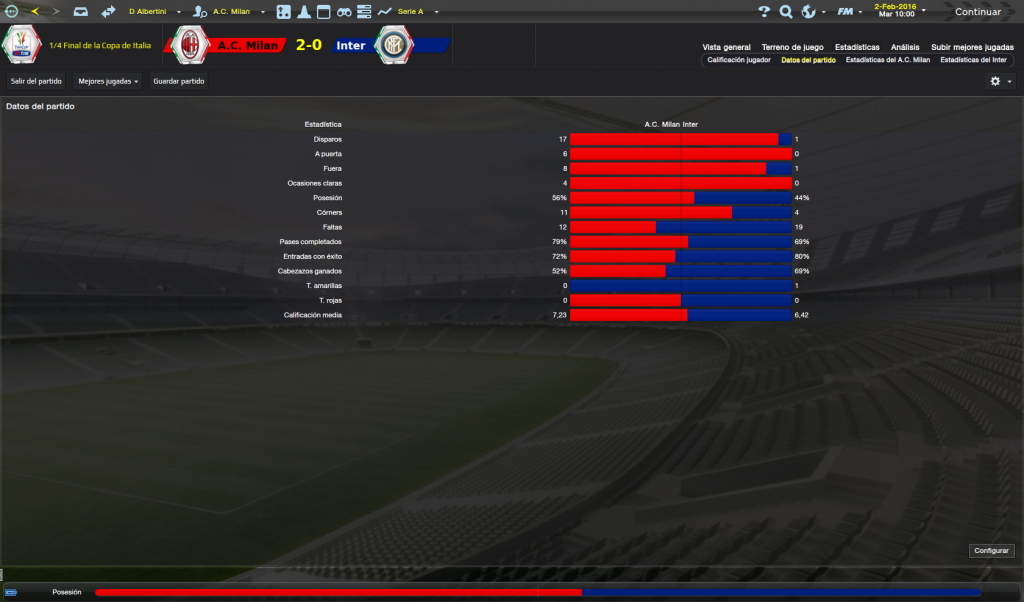Open the question mark help icon
This screenshot has height=602, width=1024.
pyautogui.click(x=764, y=12)
